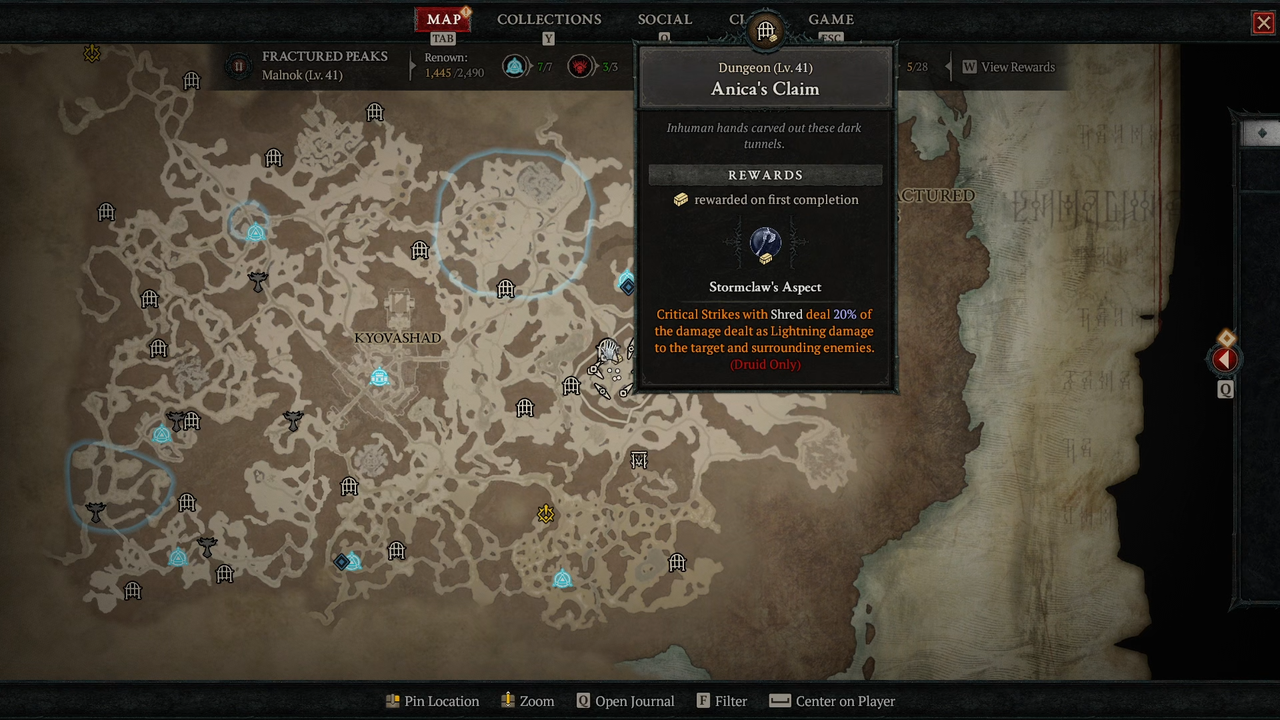Click the stronghold crow icon south of Kyovashad
The width and height of the screenshot is (1280, 720).
click(293, 420)
